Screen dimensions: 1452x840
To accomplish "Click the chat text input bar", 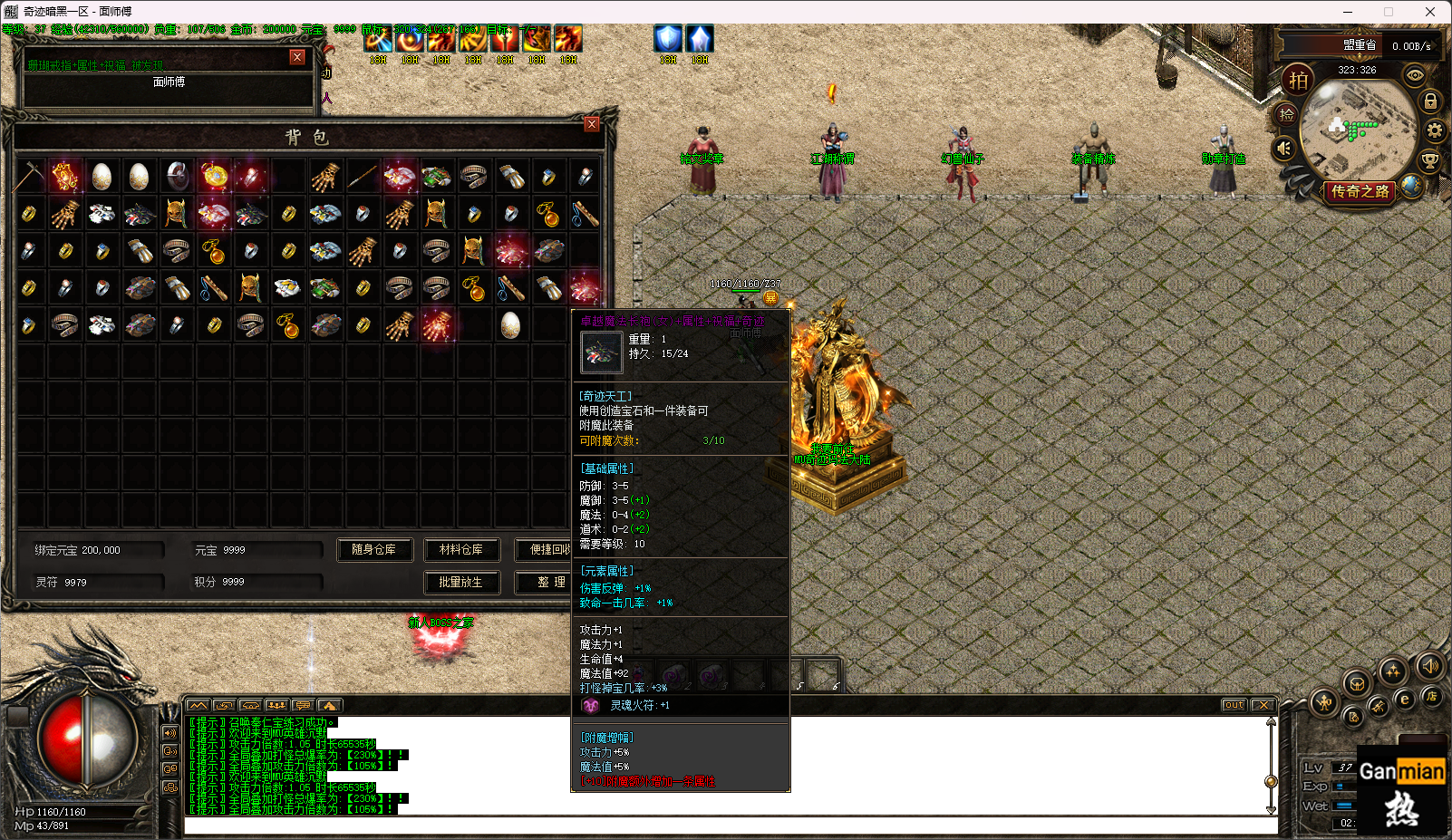I will click(725, 825).
